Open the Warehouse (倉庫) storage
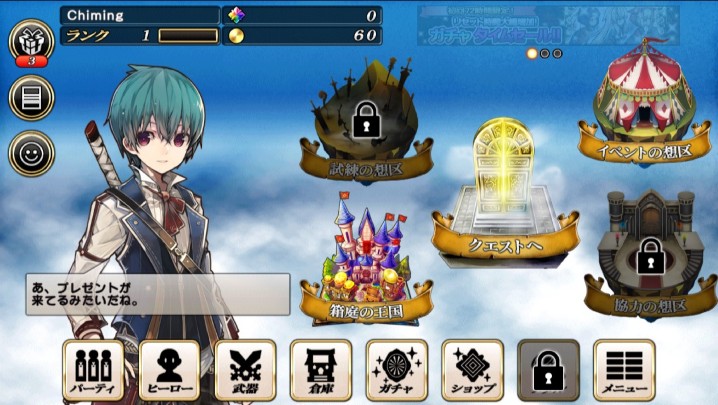This screenshot has height=405, width=718. pos(321,371)
